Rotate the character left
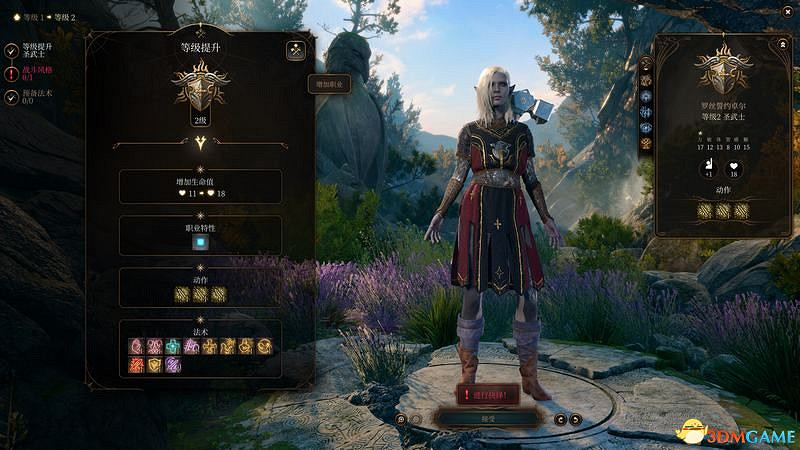 (561, 420)
